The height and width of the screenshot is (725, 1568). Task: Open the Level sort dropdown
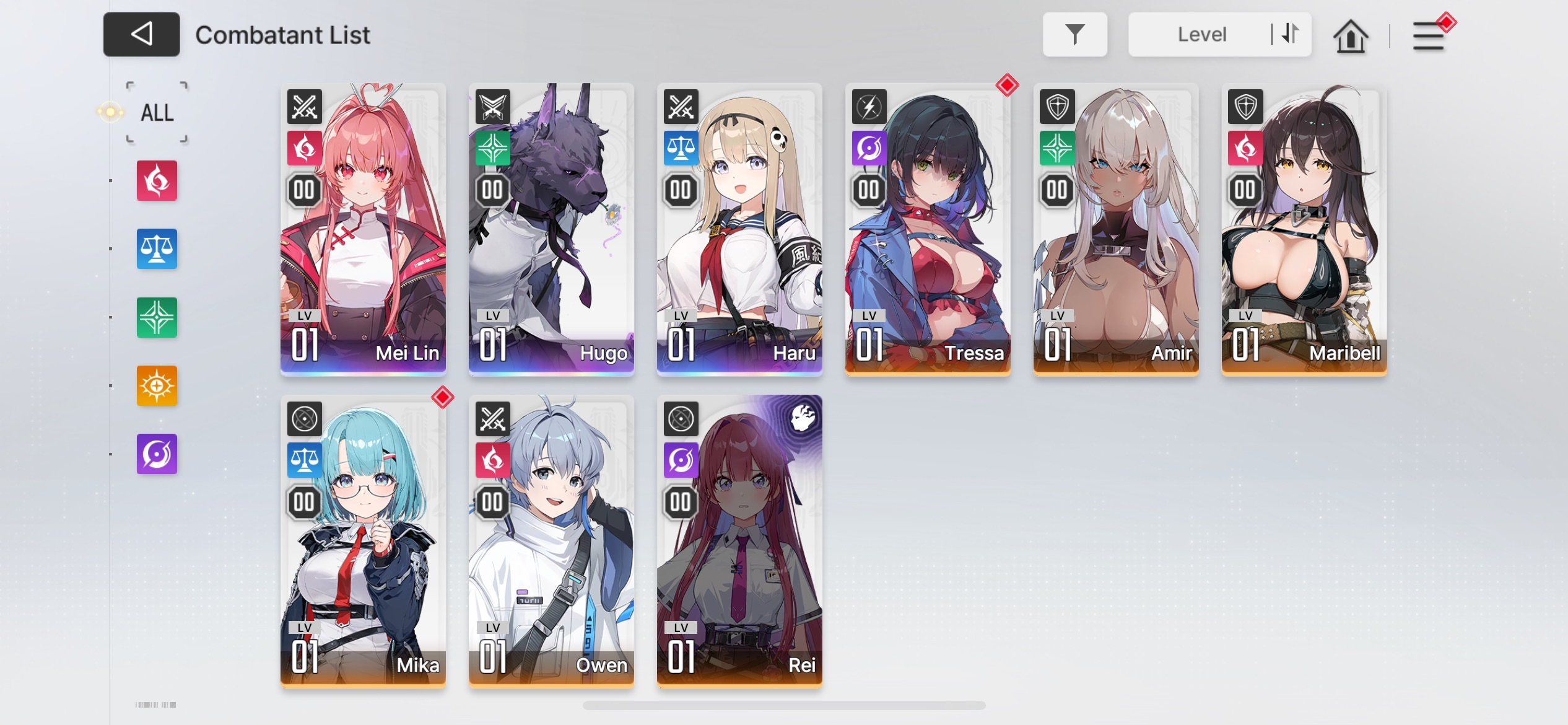[1201, 34]
